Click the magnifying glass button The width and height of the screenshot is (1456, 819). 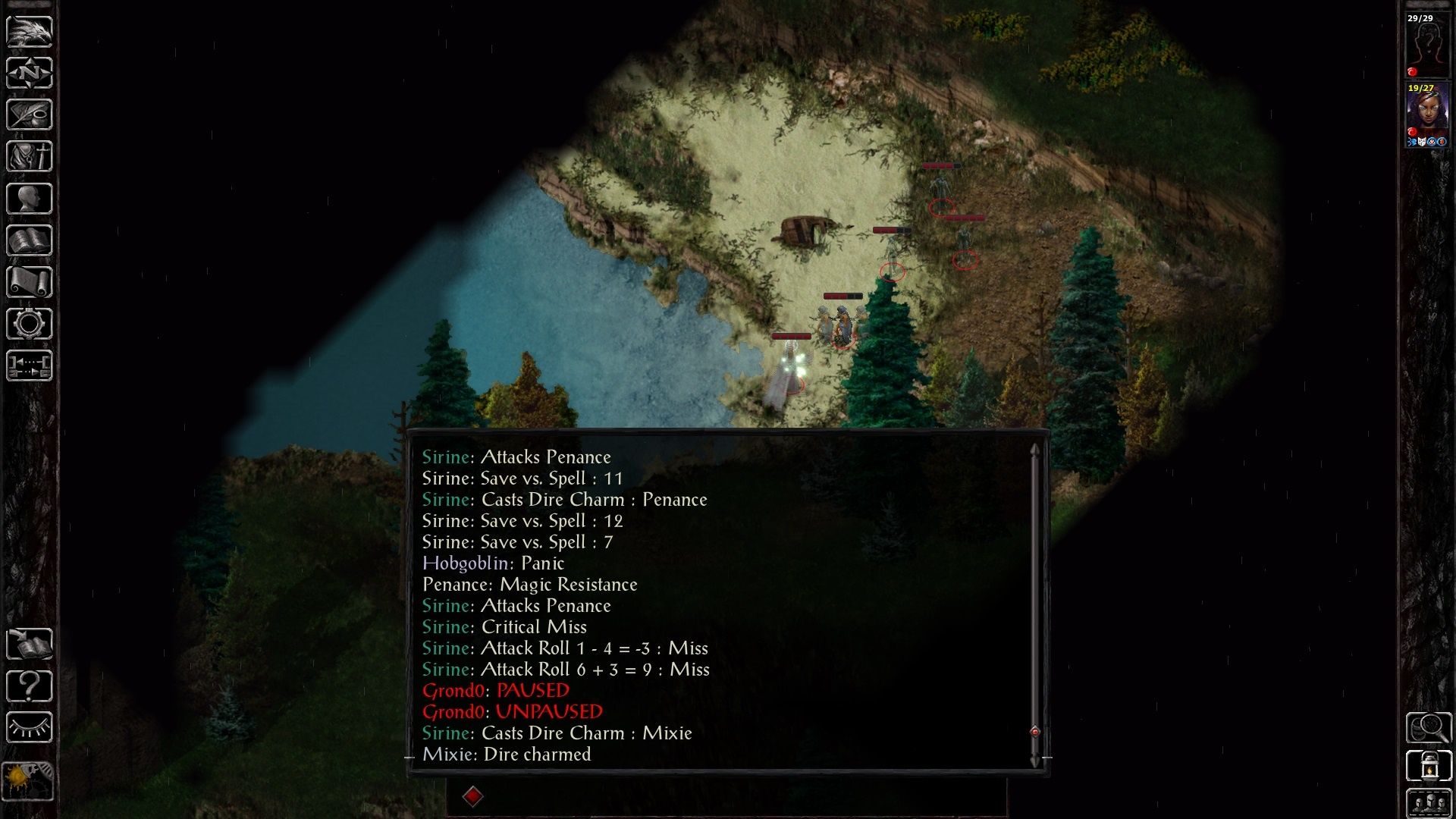click(x=1429, y=727)
